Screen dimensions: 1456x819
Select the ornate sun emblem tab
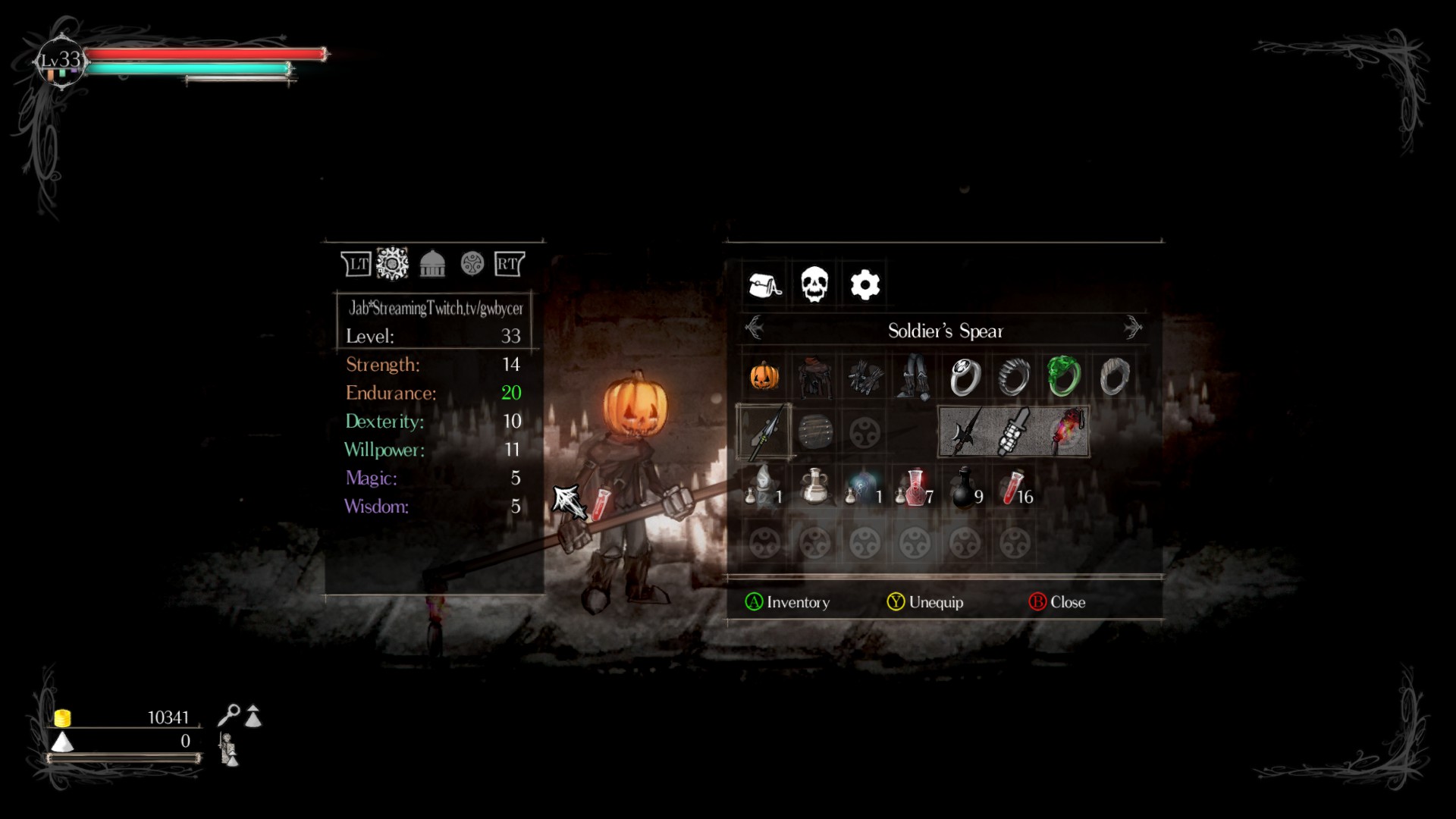(x=392, y=264)
